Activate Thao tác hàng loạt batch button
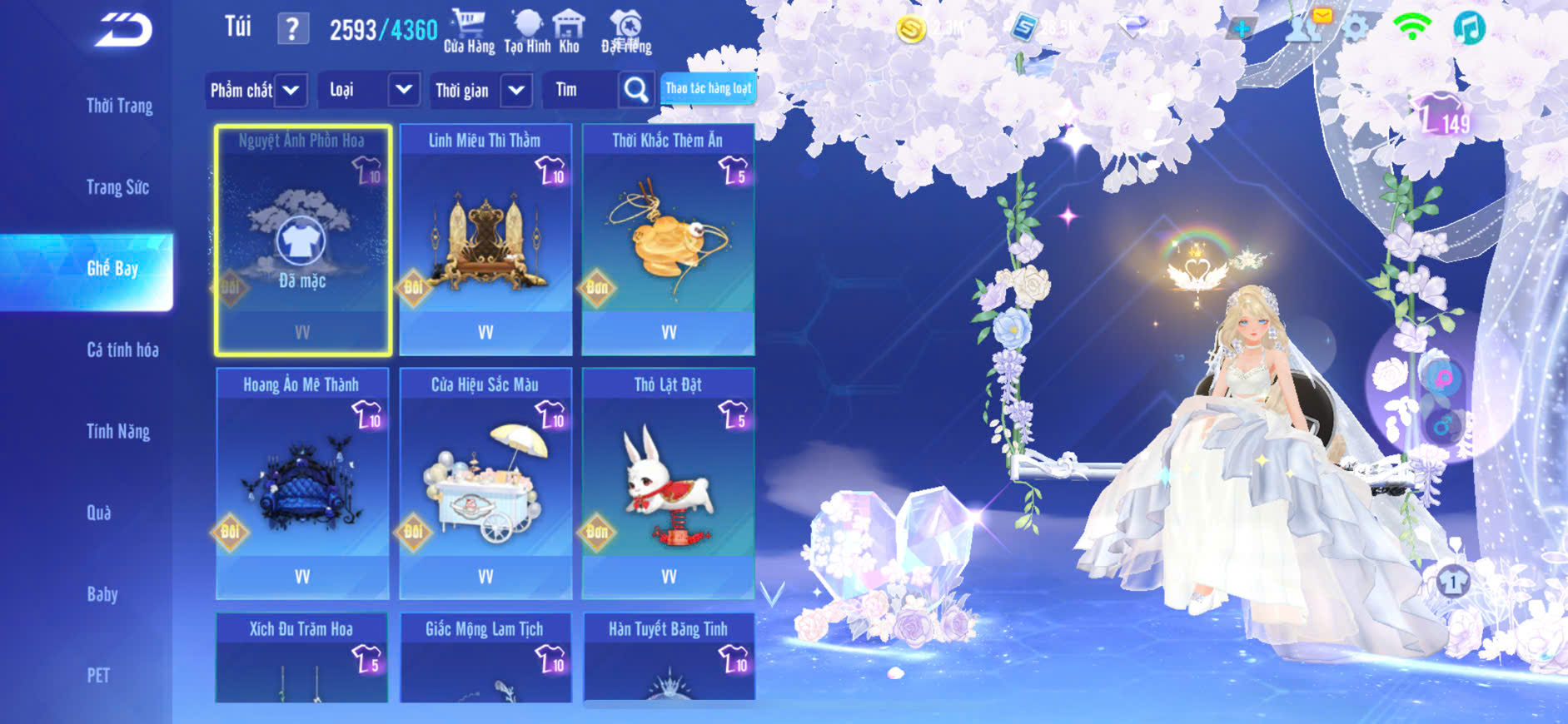Screen dimensions: 1568x724 pos(708,88)
